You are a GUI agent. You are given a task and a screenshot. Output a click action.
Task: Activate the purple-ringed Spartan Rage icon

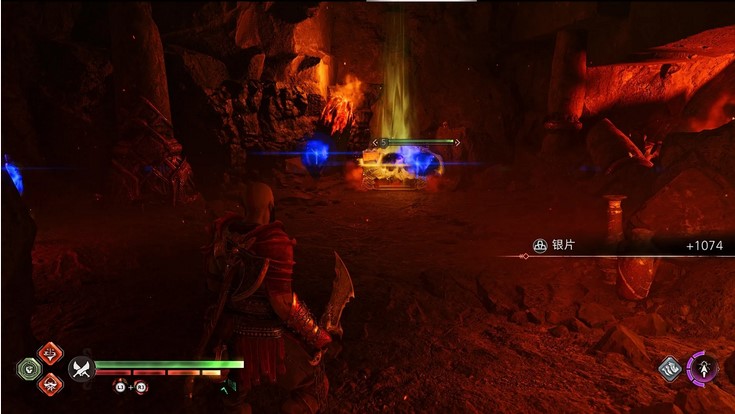pos(704,368)
